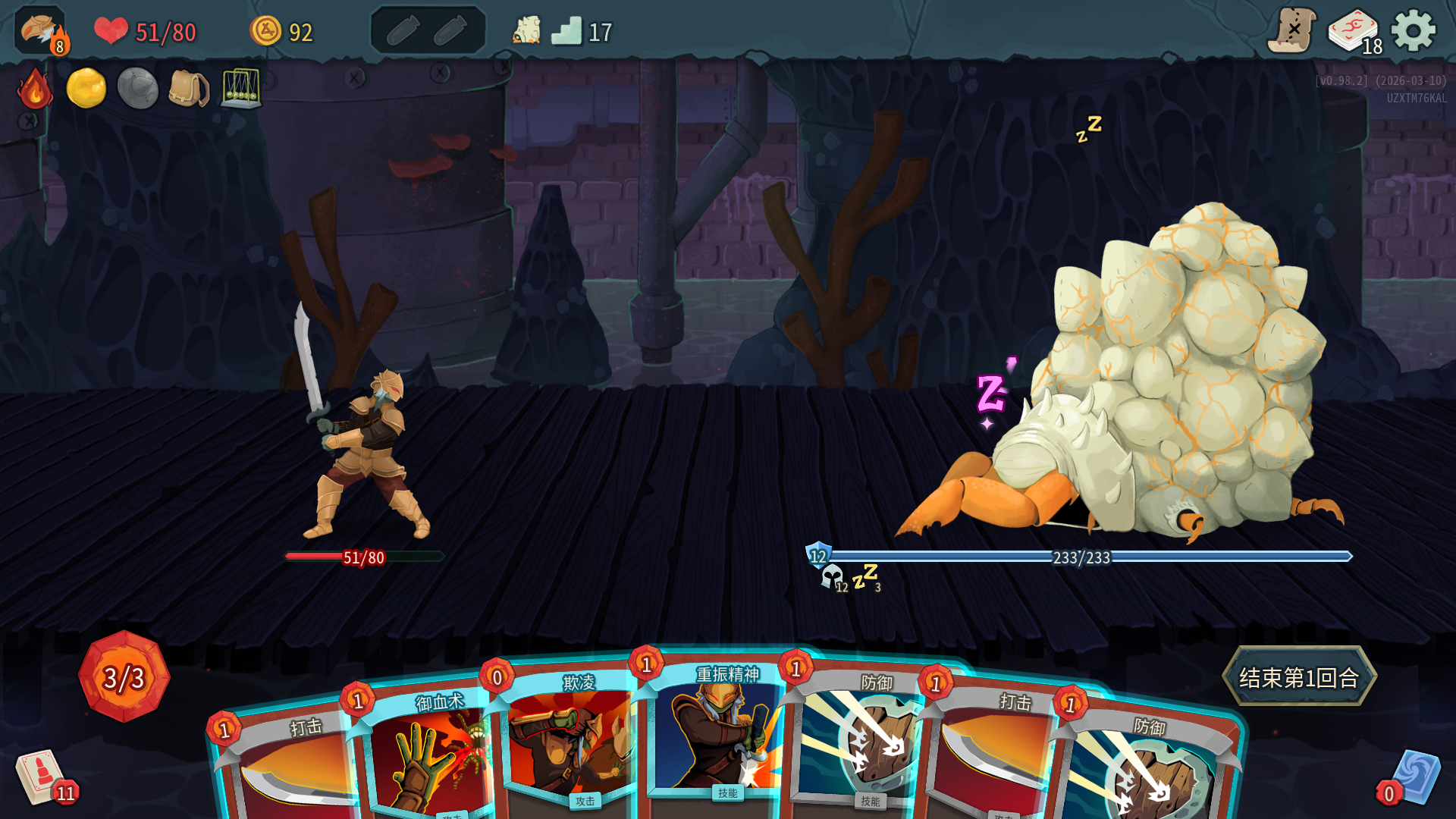
Task: End turn with the 结束第1回合 button
Action: [1299, 677]
